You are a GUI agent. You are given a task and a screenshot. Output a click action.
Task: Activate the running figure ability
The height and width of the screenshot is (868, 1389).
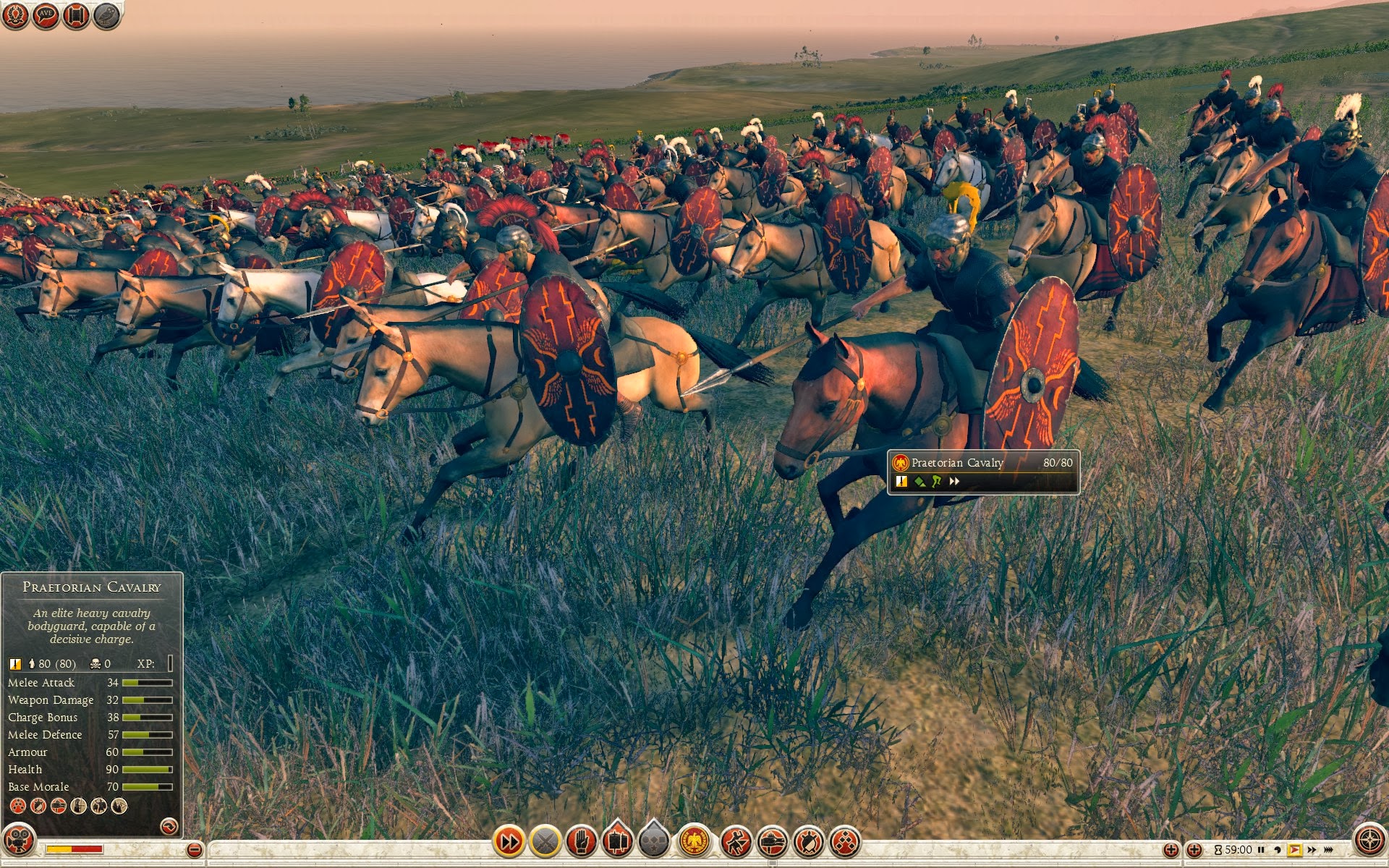736,841
